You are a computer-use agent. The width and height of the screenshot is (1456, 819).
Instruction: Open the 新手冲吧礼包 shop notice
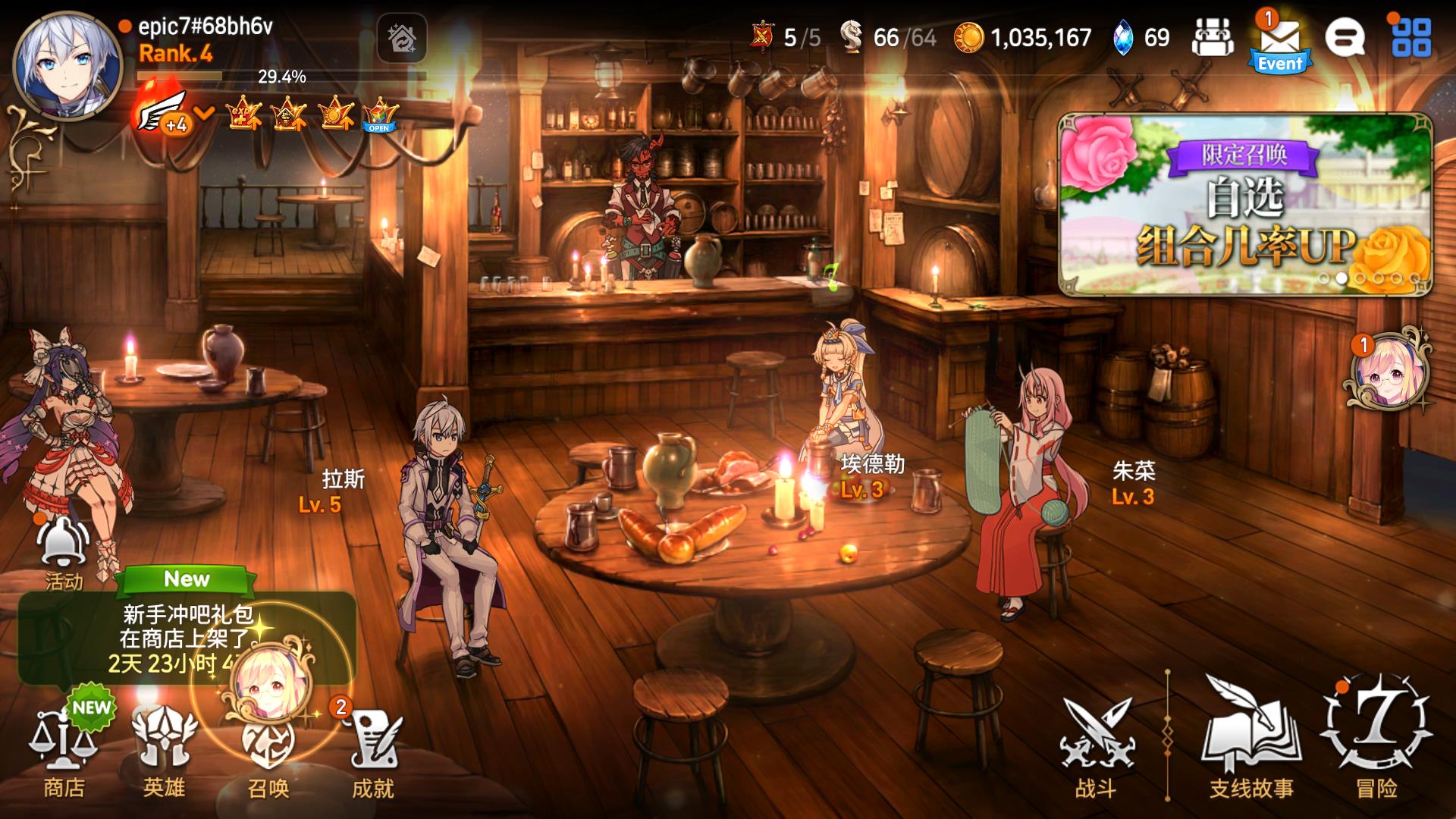(x=186, y=637)
